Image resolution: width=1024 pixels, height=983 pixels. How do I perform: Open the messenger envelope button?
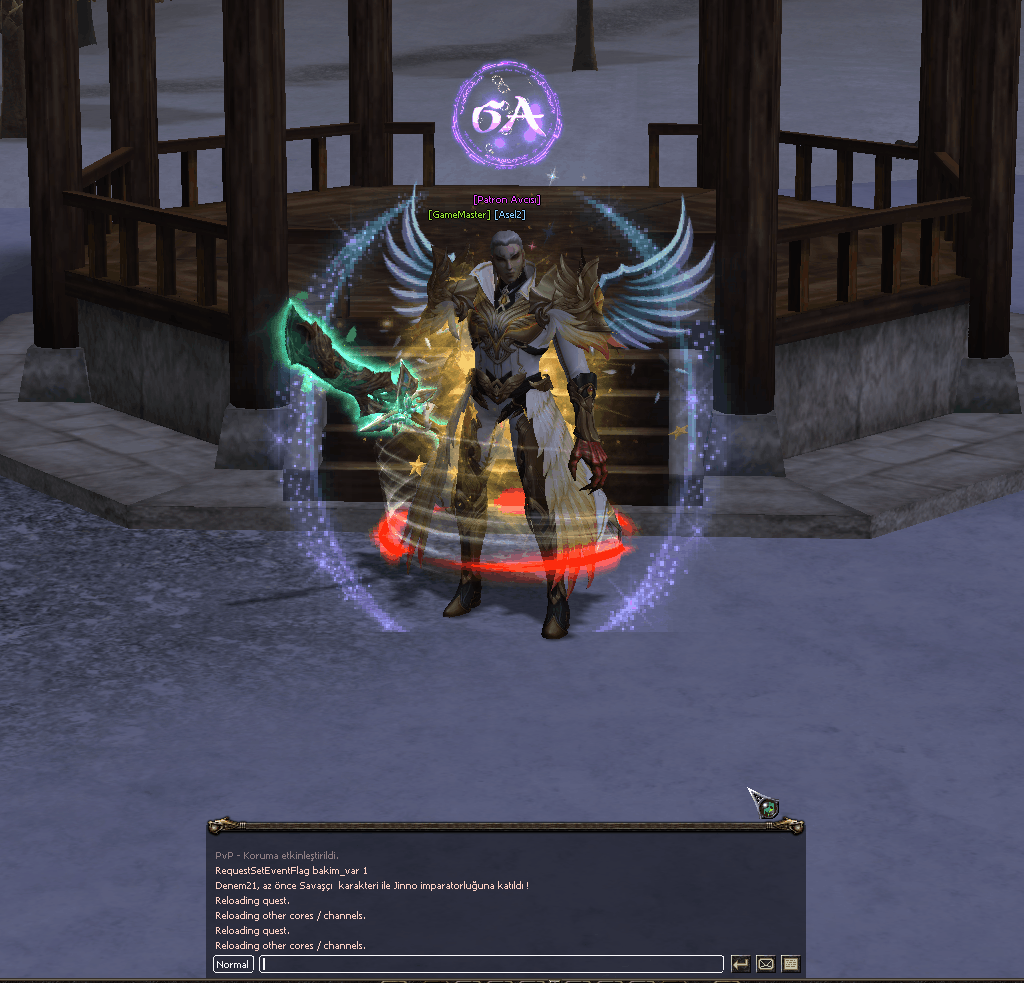(765, 965)
